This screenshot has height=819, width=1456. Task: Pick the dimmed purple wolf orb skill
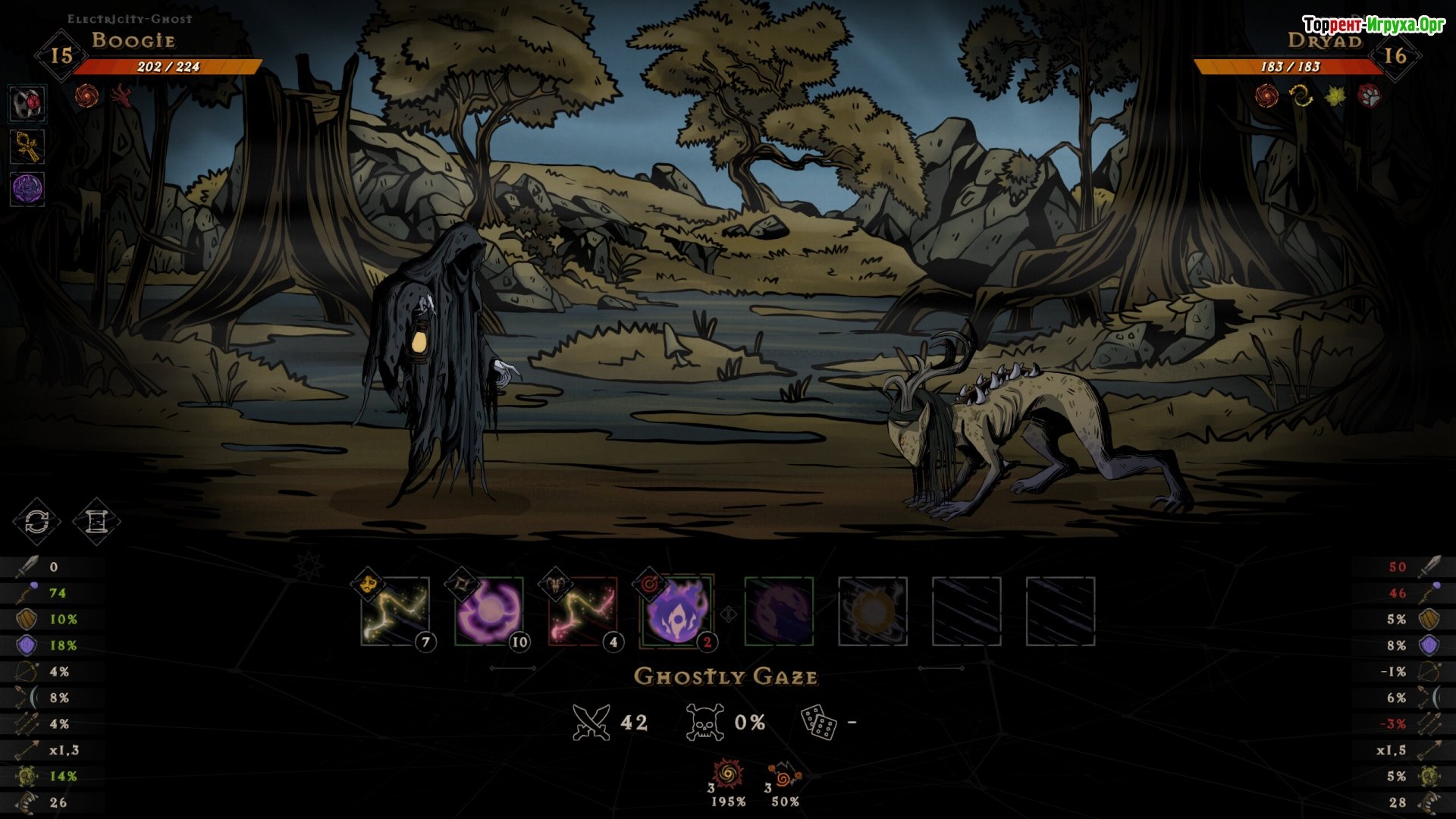coord(779,611)
